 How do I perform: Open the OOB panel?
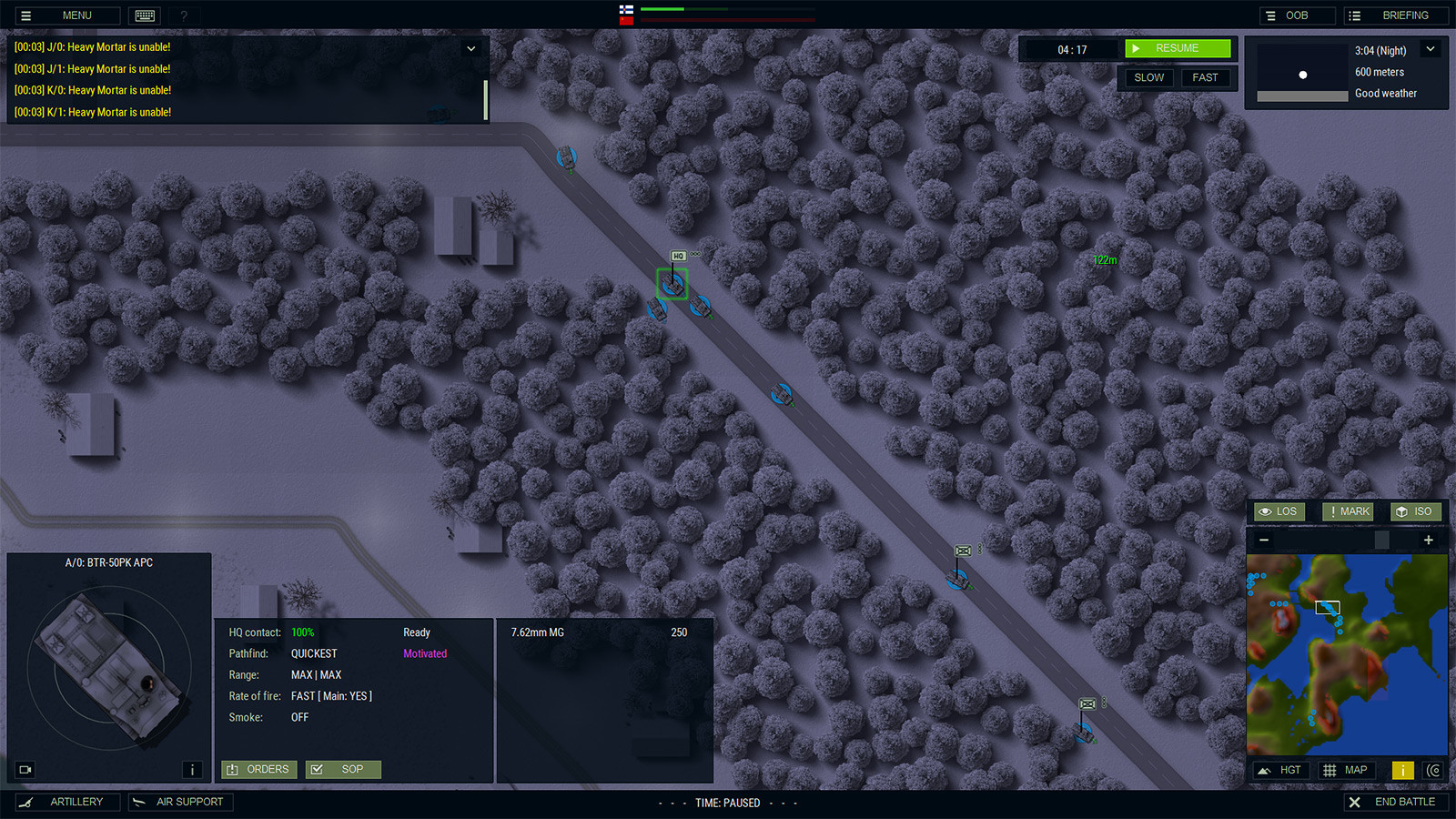1296,15
